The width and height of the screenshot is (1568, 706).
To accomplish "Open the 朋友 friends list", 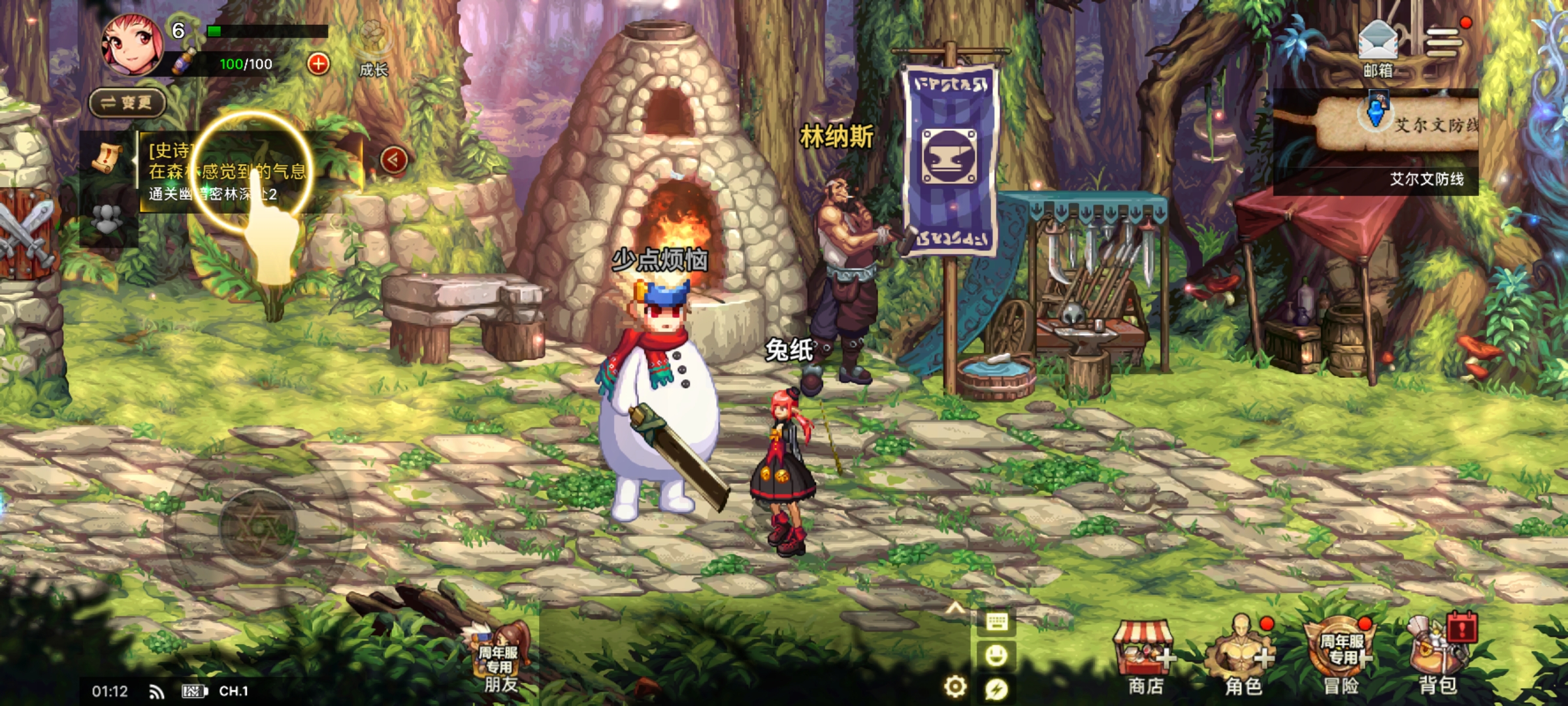I will pyautogui.click(x=502, y=660).
